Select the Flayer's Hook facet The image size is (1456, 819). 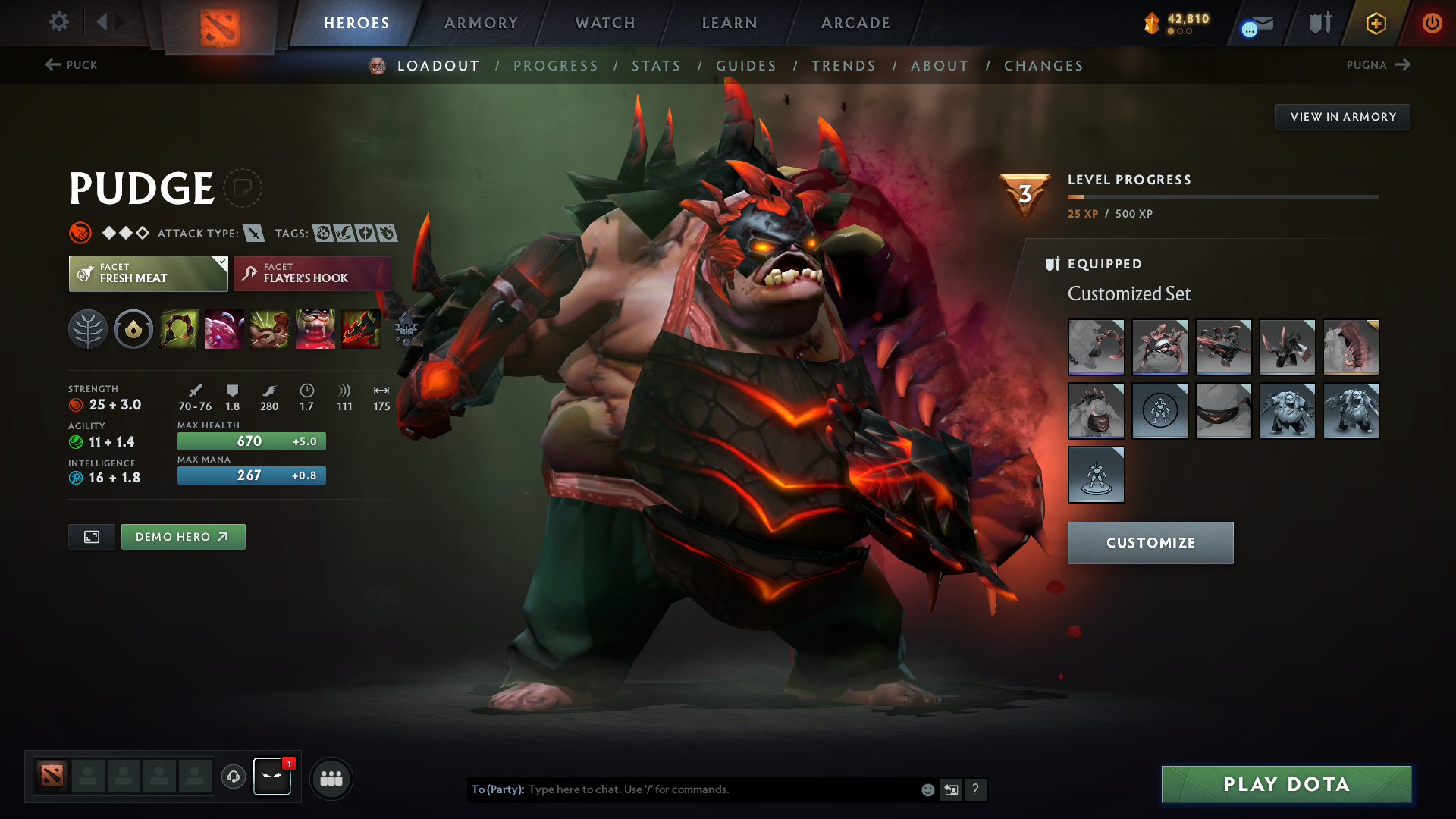click(312, 273)
